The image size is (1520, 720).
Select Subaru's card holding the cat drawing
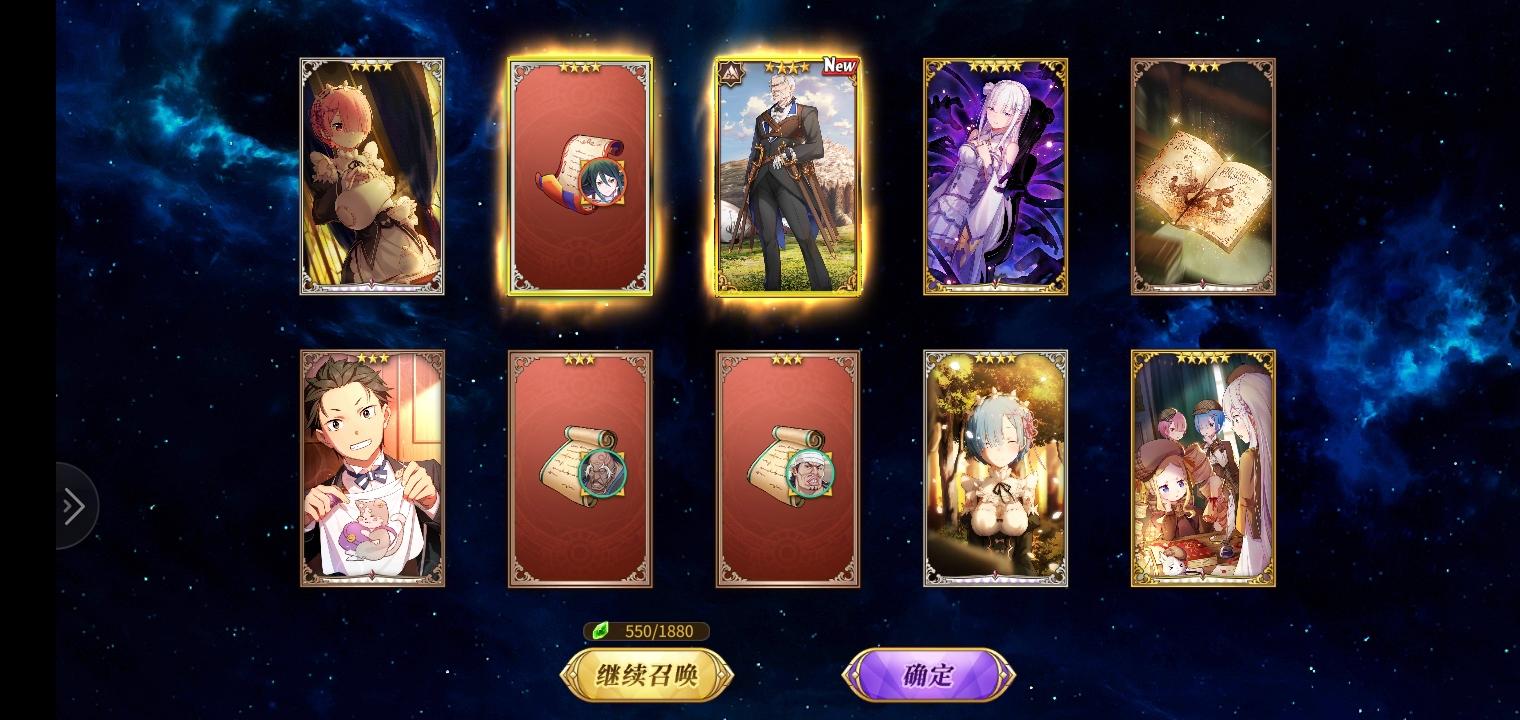(372, 467)
